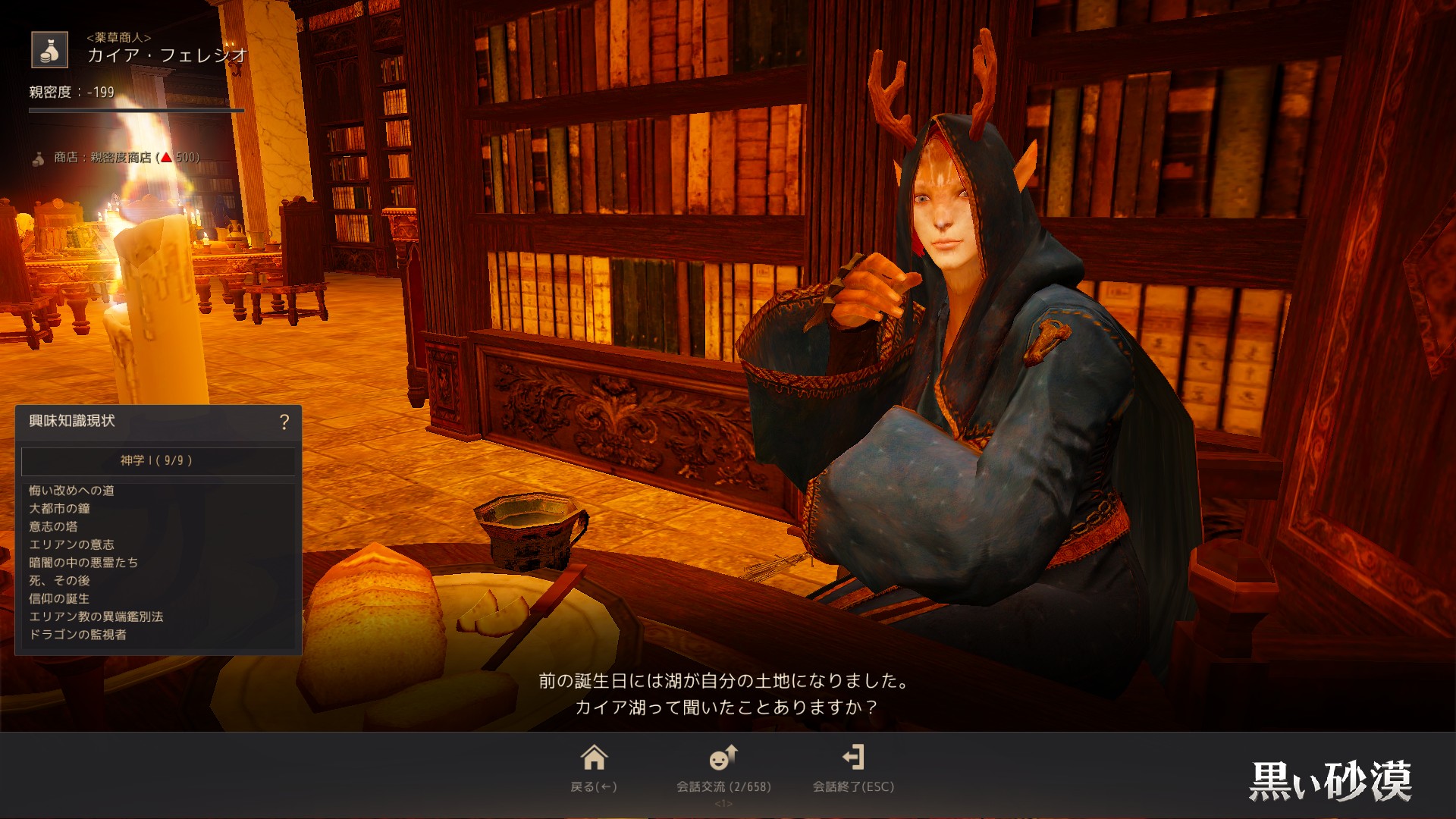Screen dimensions: 1456x819
Task: Open the 興味知識現状 help question mark
Action: 284,422
